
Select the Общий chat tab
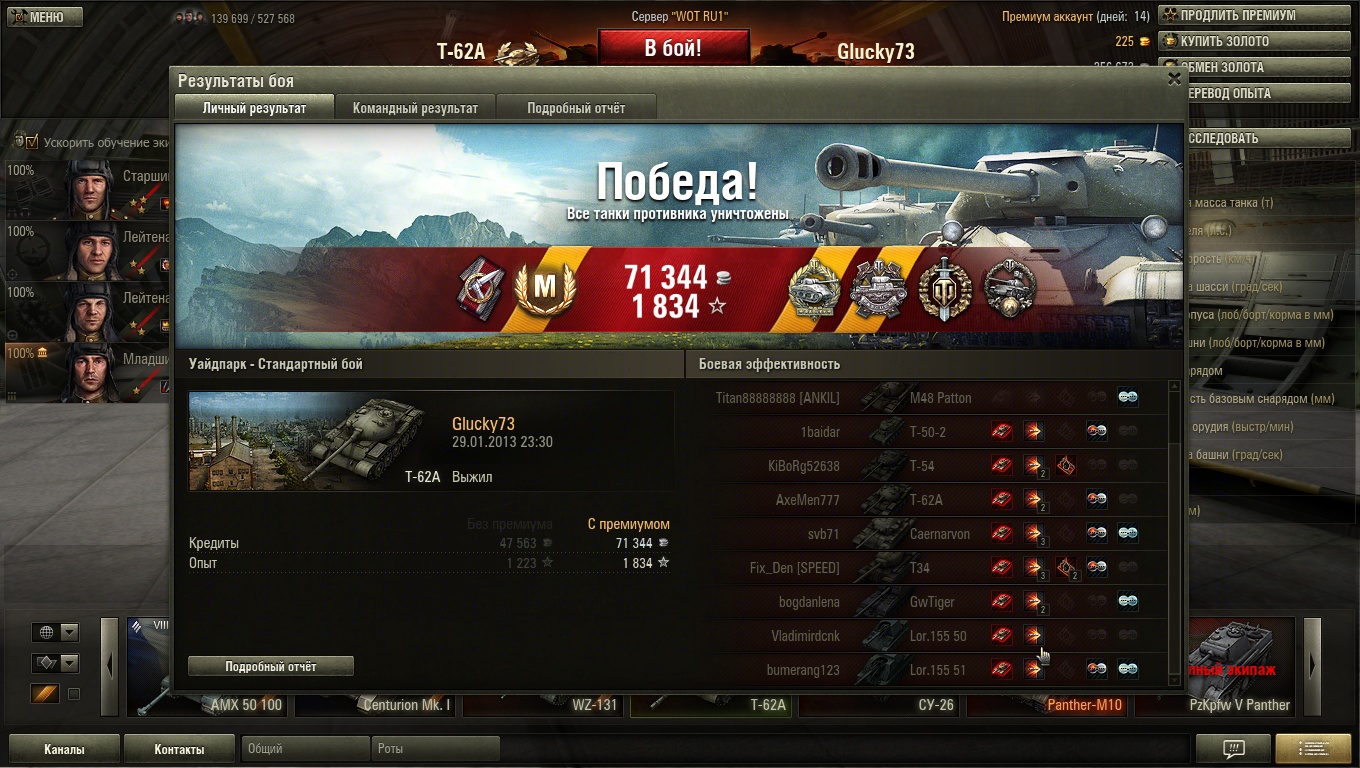tap(305, 748)
